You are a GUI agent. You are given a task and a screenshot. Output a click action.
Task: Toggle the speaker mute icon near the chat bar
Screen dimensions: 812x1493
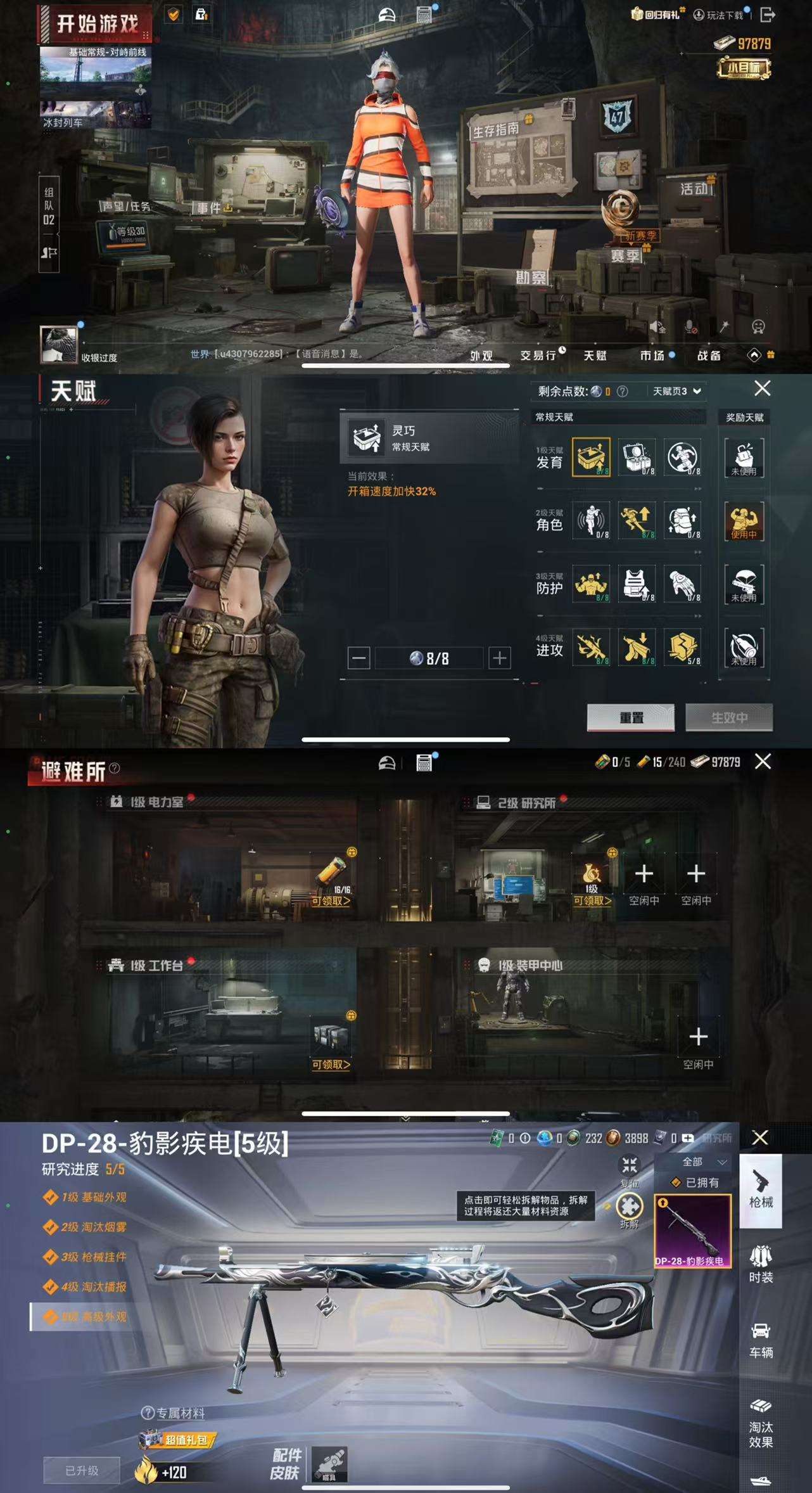click(659, 328)
